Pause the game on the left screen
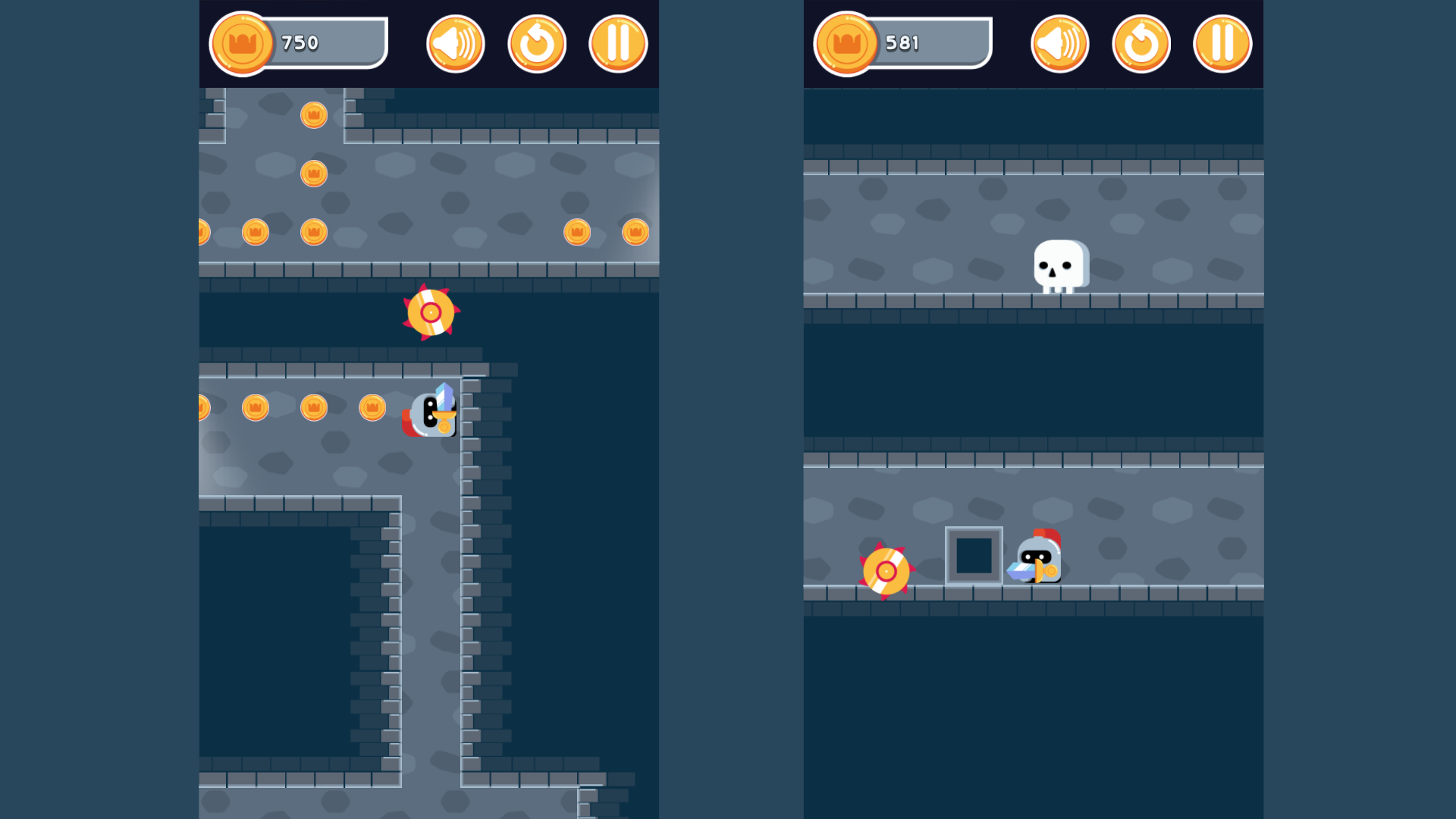This screenshot has width=1456, height=819. (617, 43)
